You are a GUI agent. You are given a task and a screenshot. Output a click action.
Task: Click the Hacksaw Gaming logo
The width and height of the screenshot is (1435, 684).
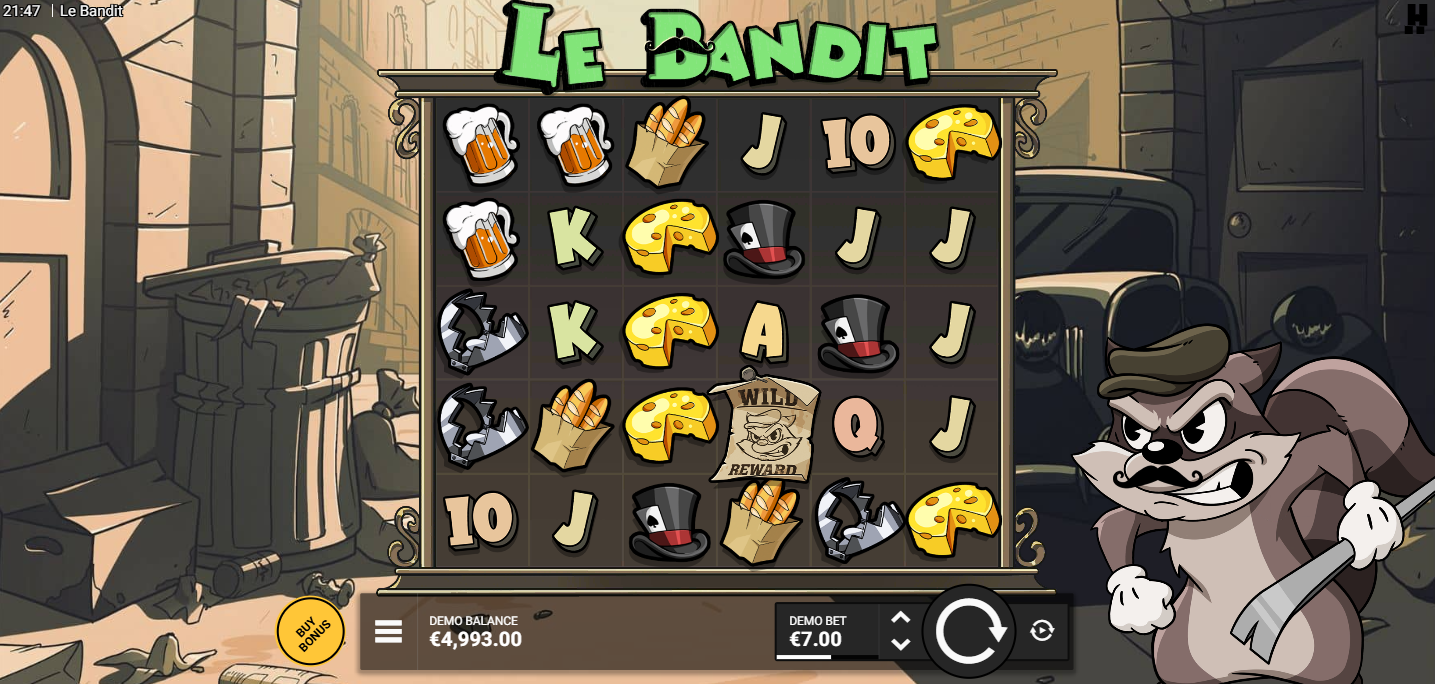[x=1415, y=18]
